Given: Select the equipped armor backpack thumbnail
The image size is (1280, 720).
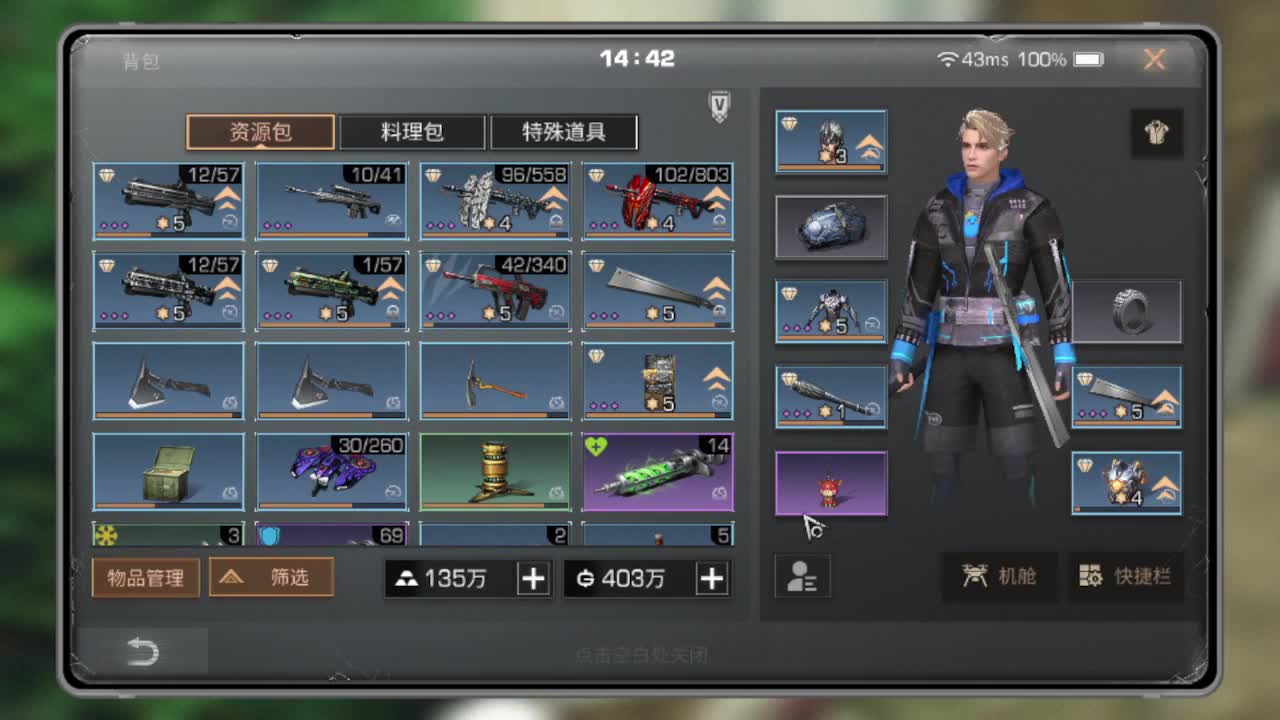Looking at the screenshot, I should (830, 226).
